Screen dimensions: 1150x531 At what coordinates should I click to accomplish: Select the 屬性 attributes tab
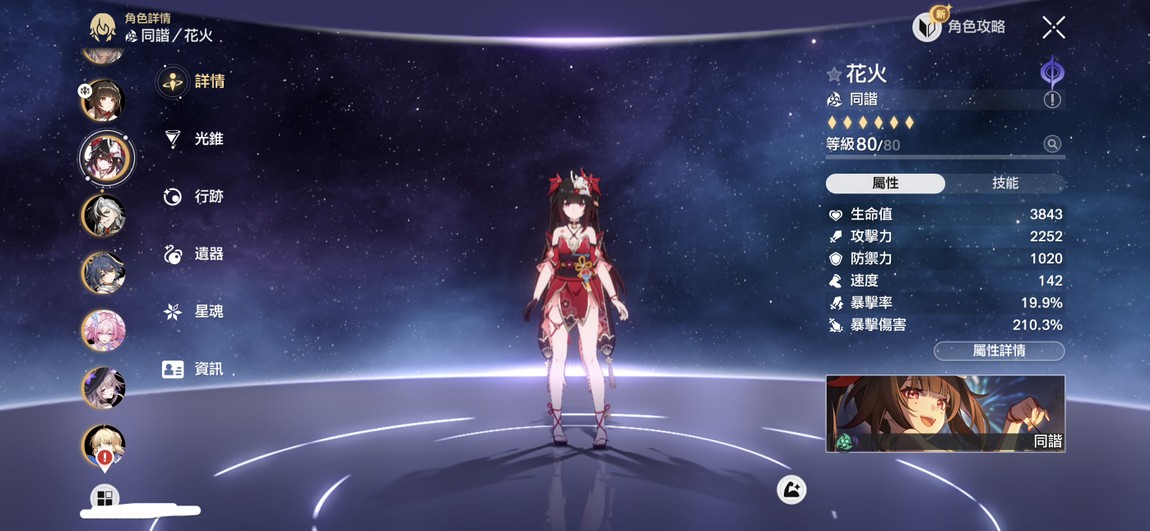coord(885,183)
